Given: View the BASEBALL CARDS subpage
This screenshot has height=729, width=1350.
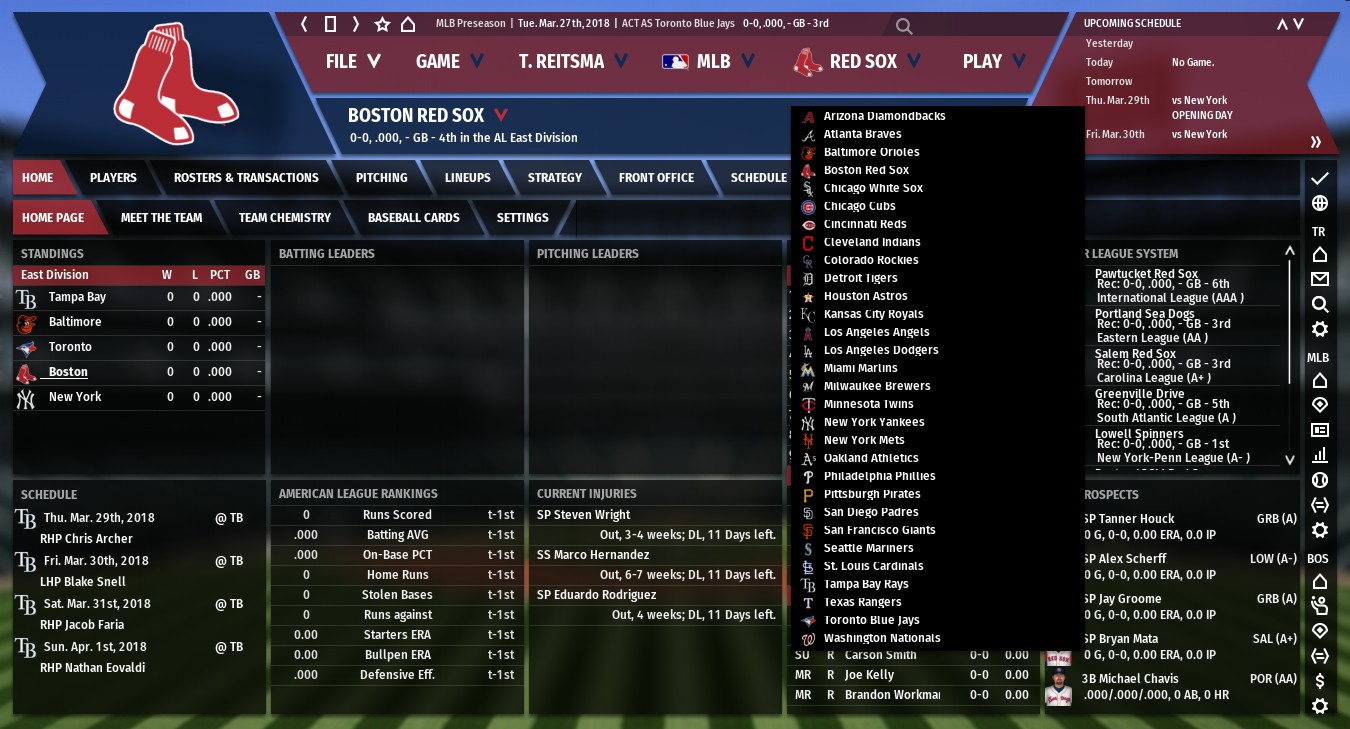Looking at the screenshot, I should [413, 218].
